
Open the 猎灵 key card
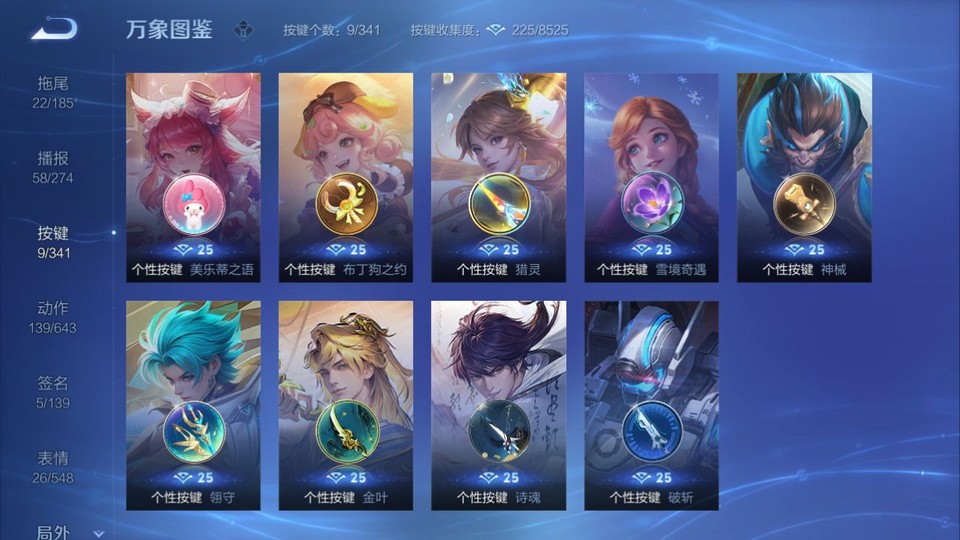pos(498,177)
